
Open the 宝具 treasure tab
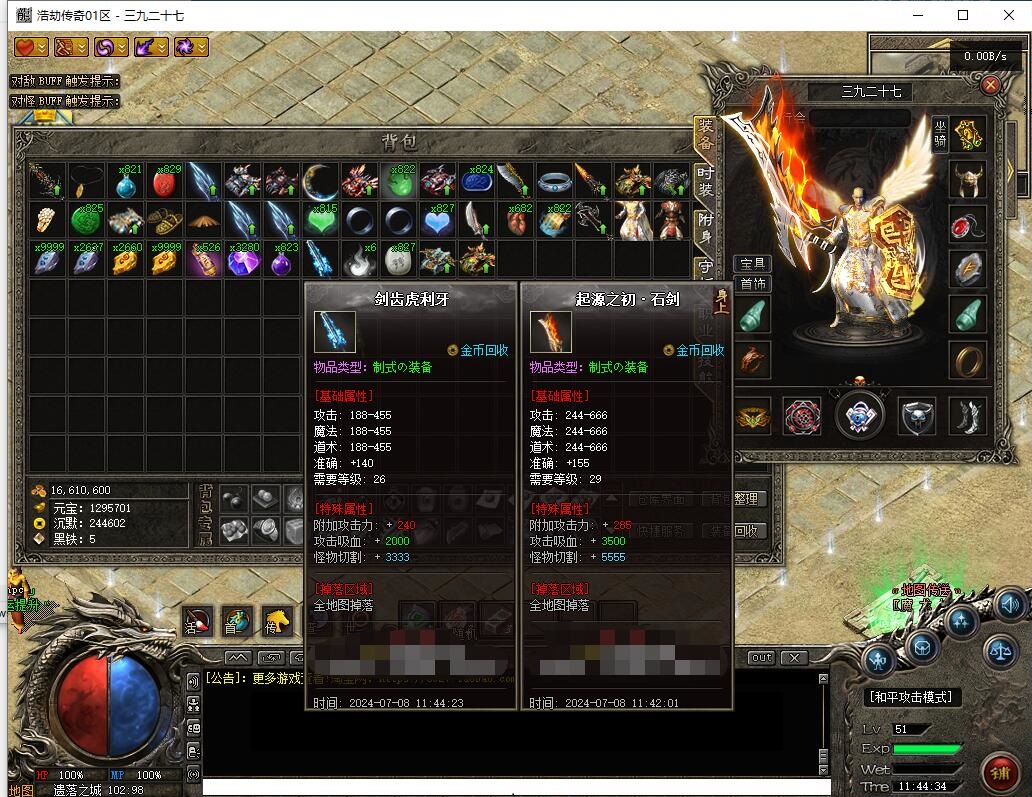[x=752, y=263]
